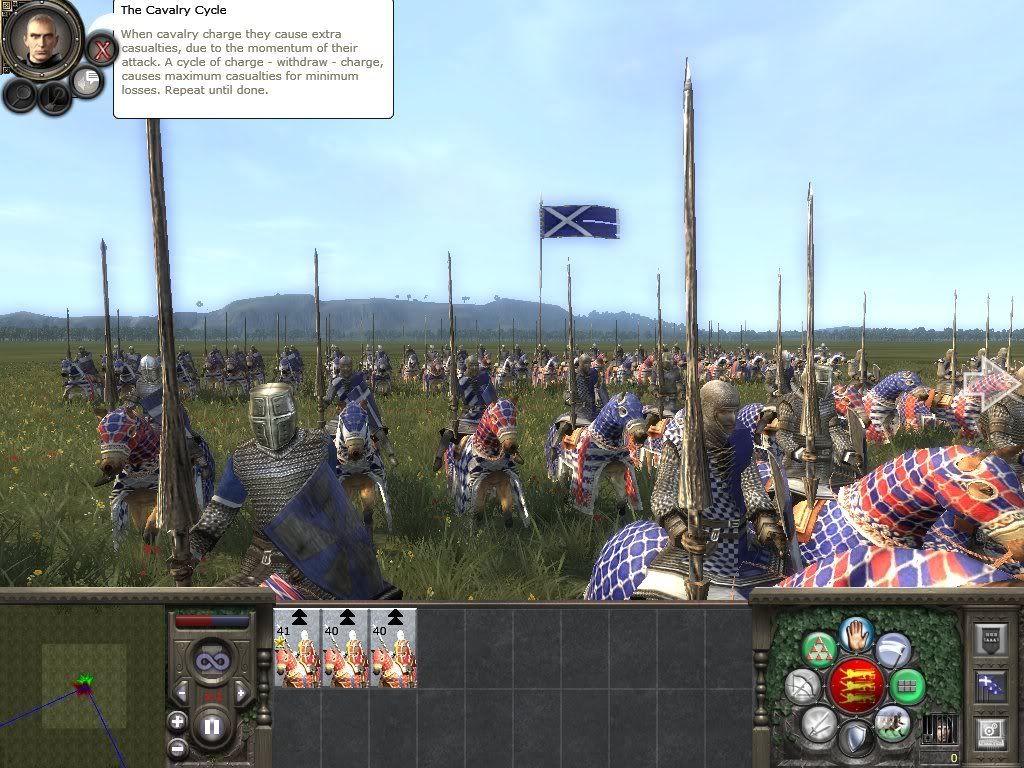The image size is (1024, 768).
Task: Select the cavalry unit card with 41 men
Action: point(297,648)
